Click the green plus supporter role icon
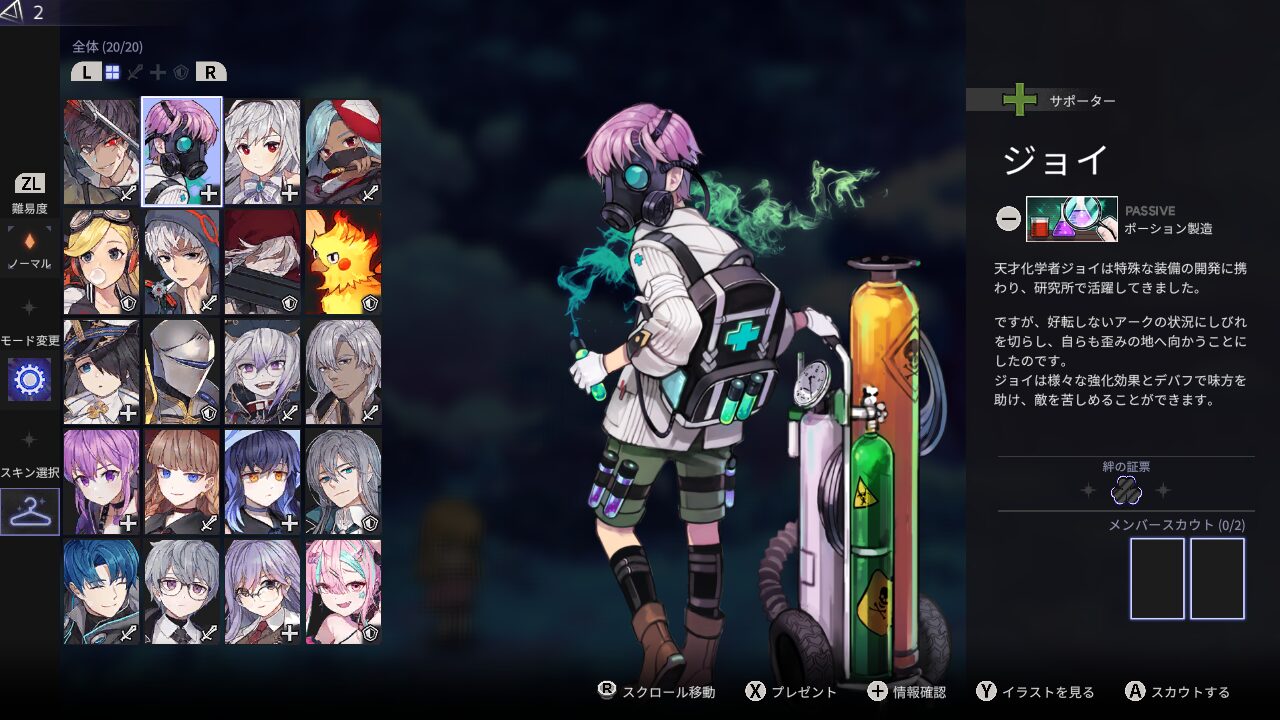 coord(1018,100)
